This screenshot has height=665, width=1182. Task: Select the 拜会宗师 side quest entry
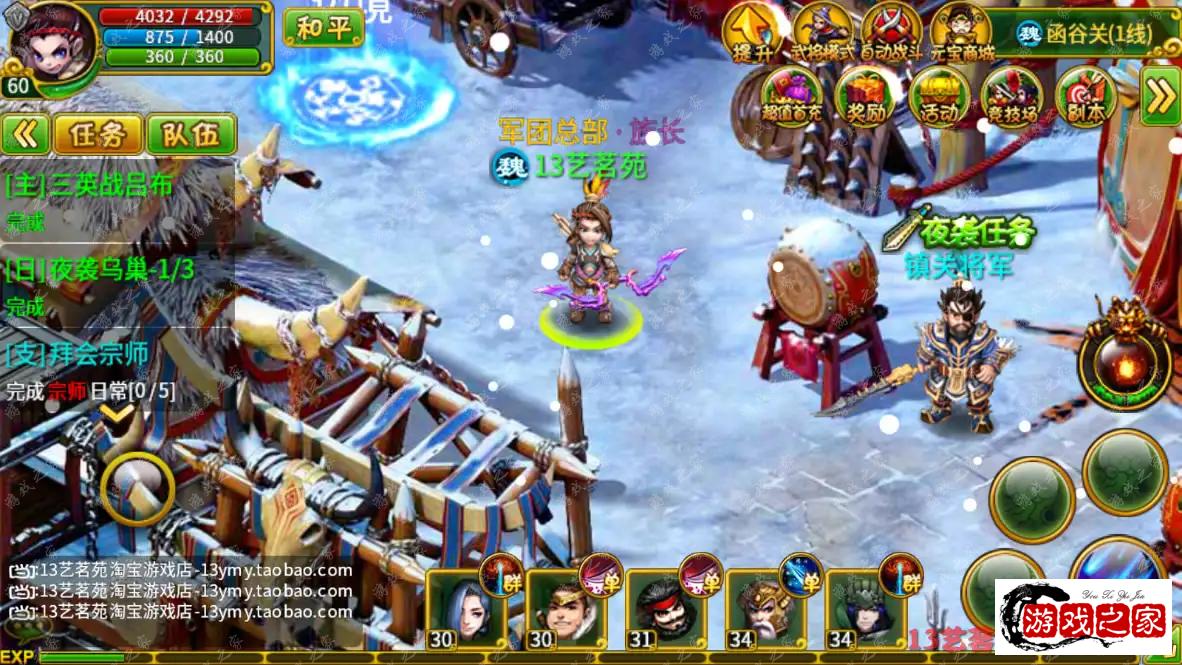(x=78, y=353)
